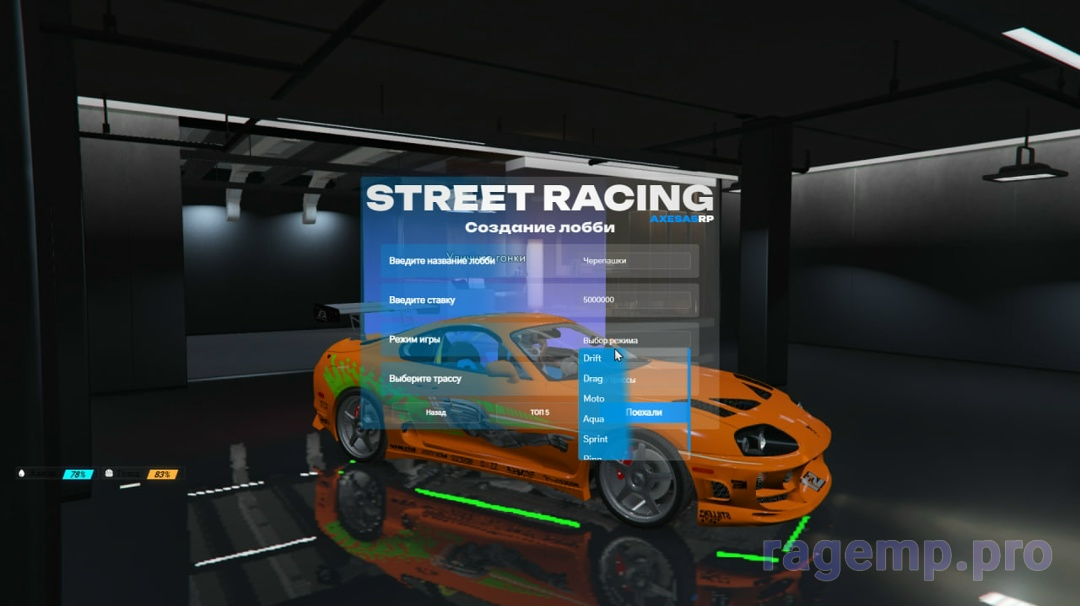The width and height of the screenshot is (1080, 606).
Task: Go back with the Назад button
Action: pos(436,412)
